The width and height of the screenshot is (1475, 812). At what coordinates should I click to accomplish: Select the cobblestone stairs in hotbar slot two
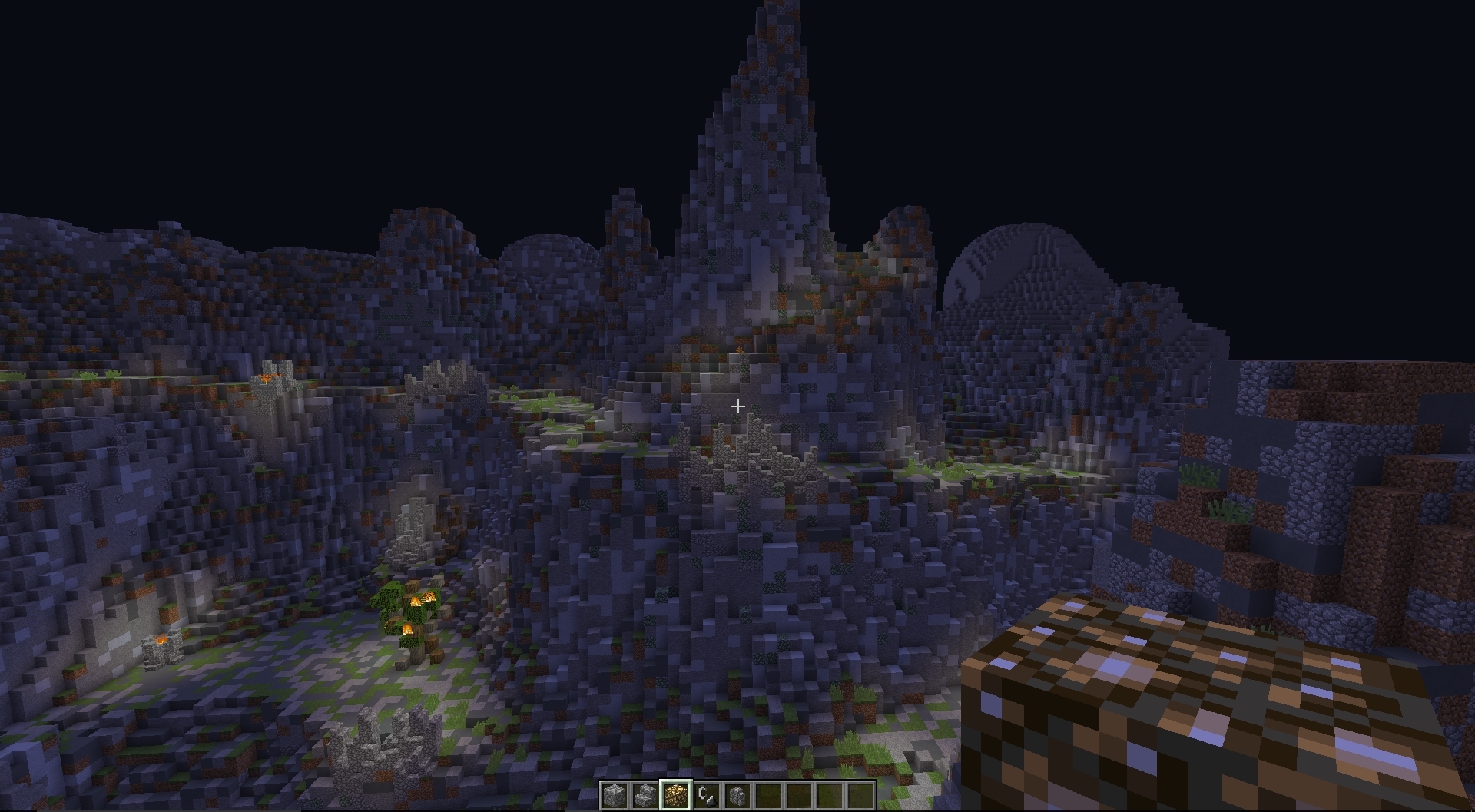point(645,795)
